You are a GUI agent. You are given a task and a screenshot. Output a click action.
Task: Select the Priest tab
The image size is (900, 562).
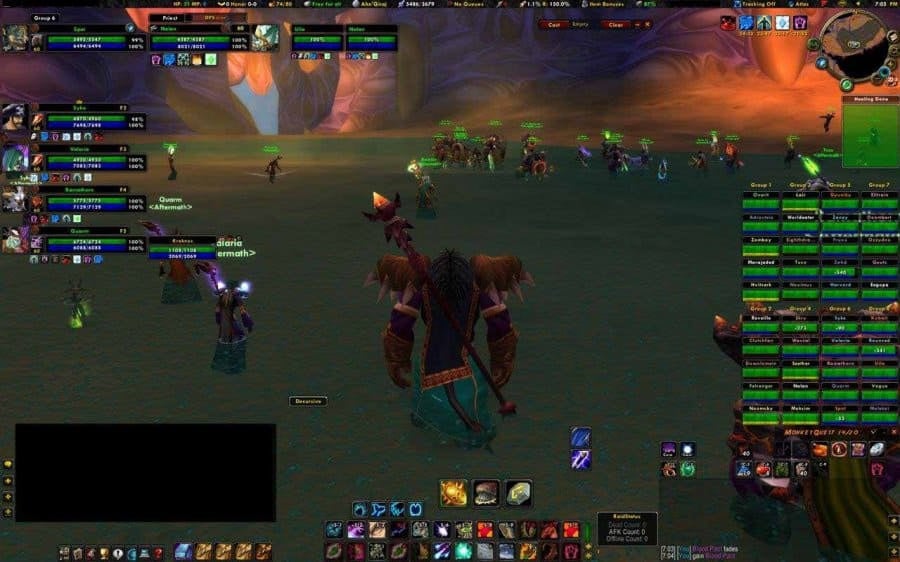click(168, 17)
